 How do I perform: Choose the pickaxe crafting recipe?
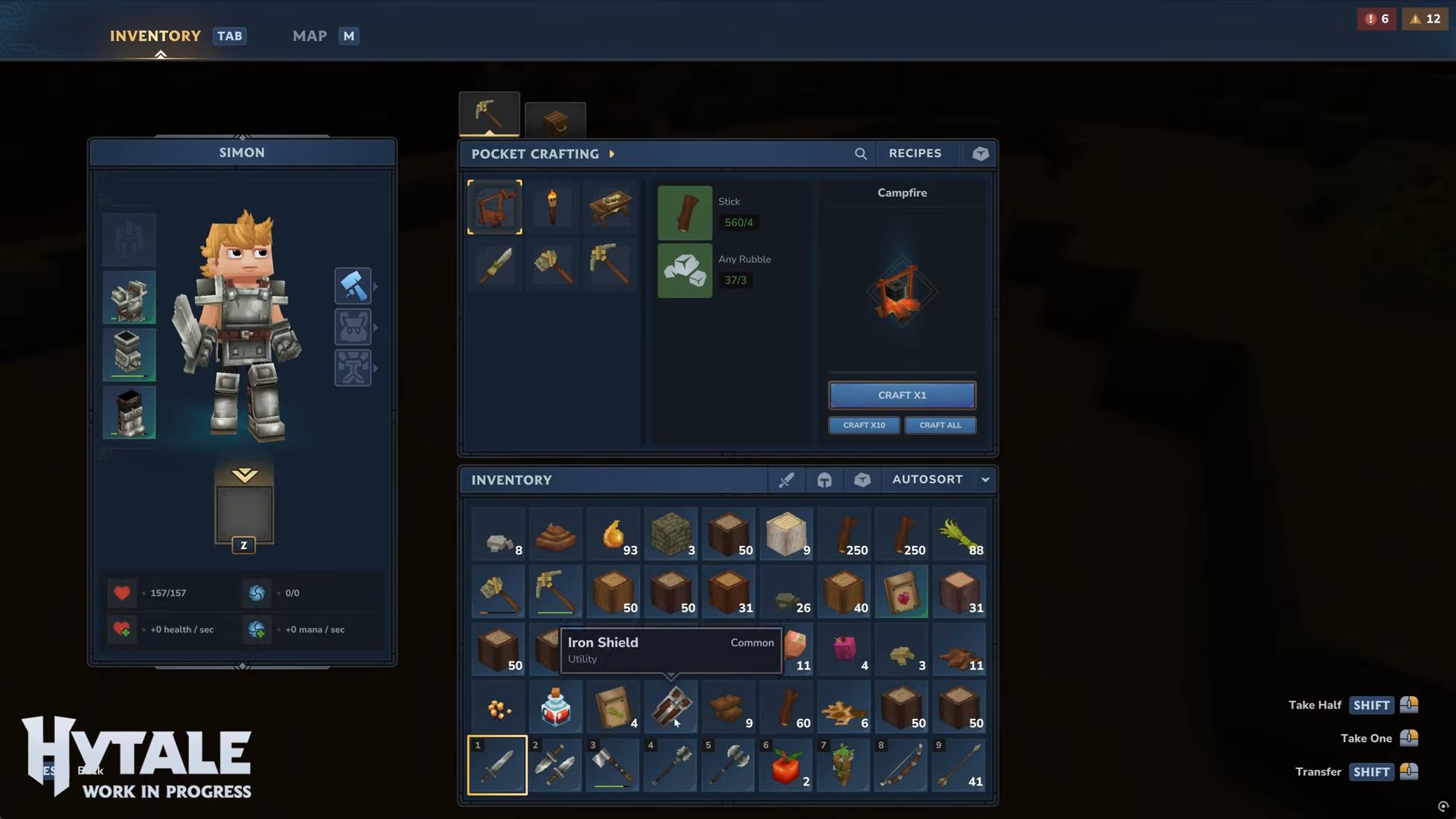click(x=610, y=264)
